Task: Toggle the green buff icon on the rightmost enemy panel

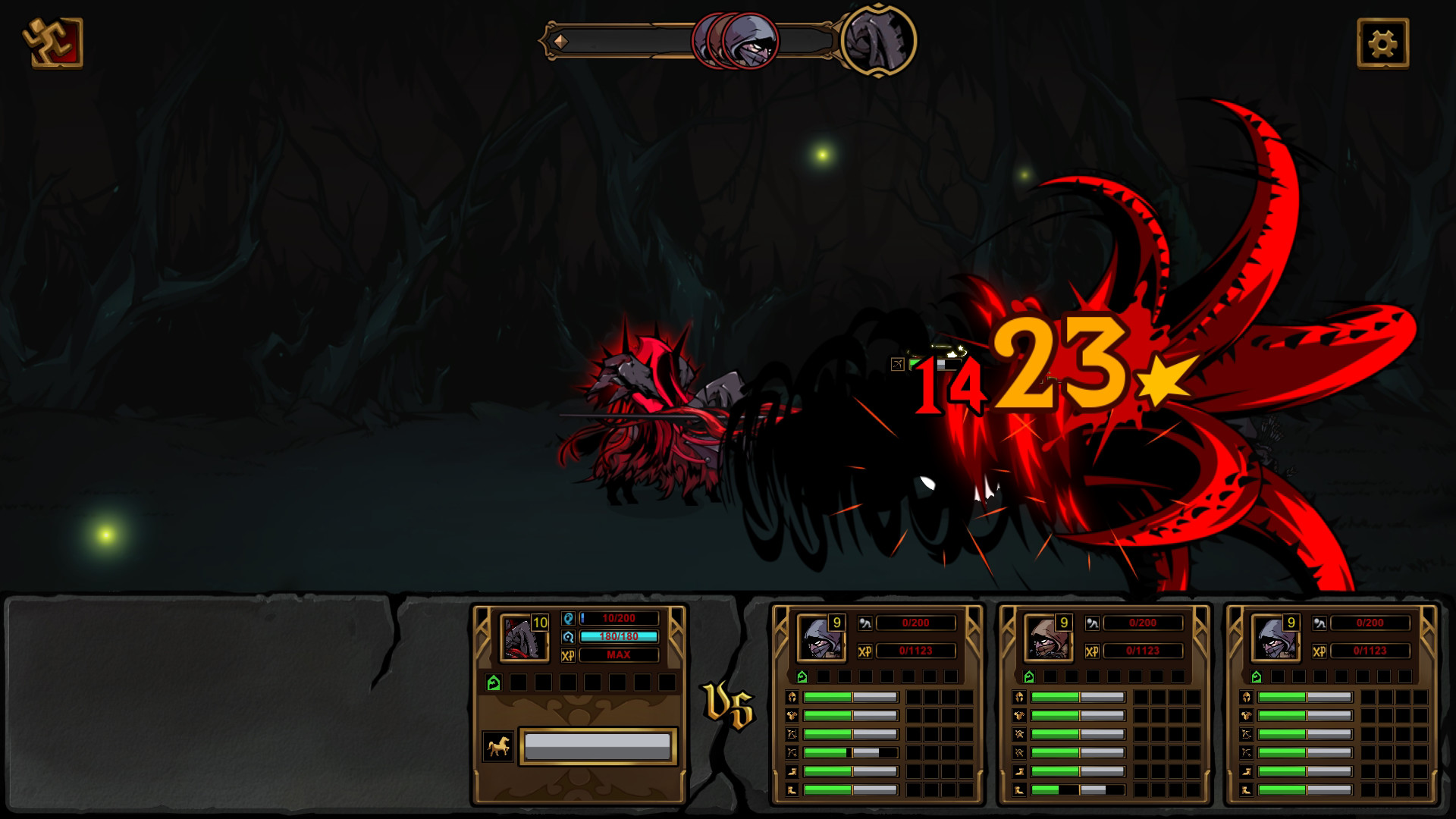Action: (1257, 676)
